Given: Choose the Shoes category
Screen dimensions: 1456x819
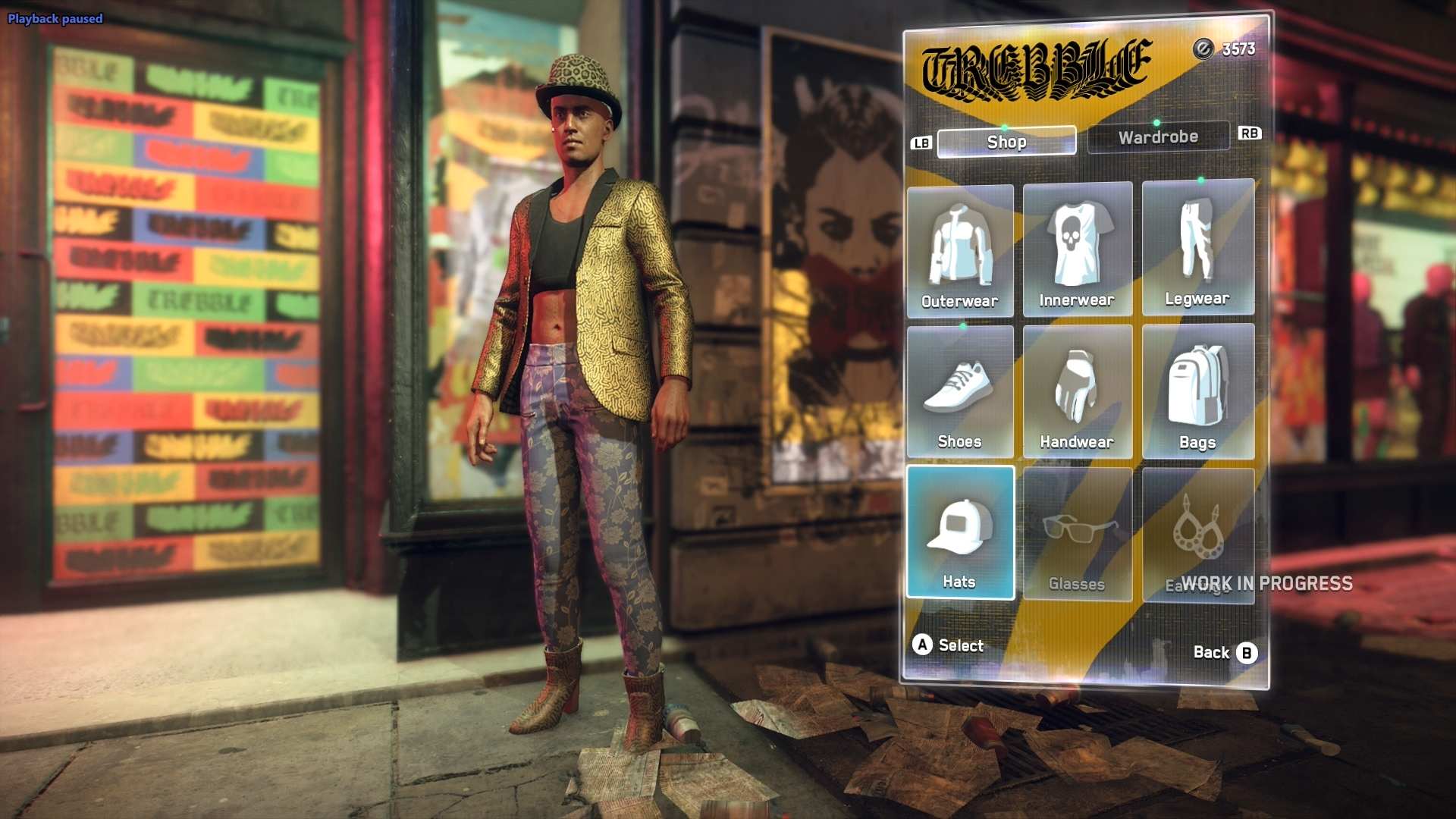Looking at the screenshot, I should click(960, 392).
